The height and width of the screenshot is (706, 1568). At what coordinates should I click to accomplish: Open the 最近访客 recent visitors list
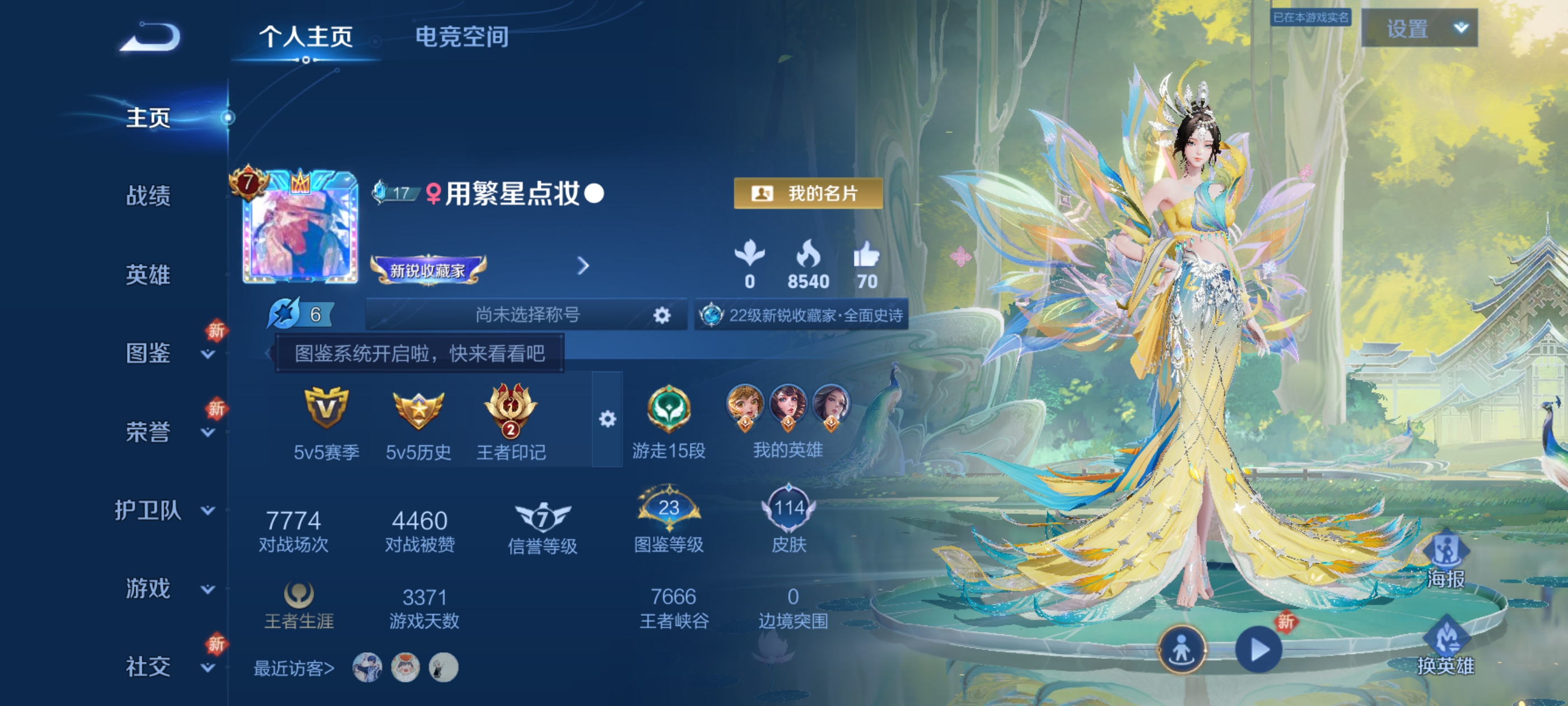(x=293, y=667)
